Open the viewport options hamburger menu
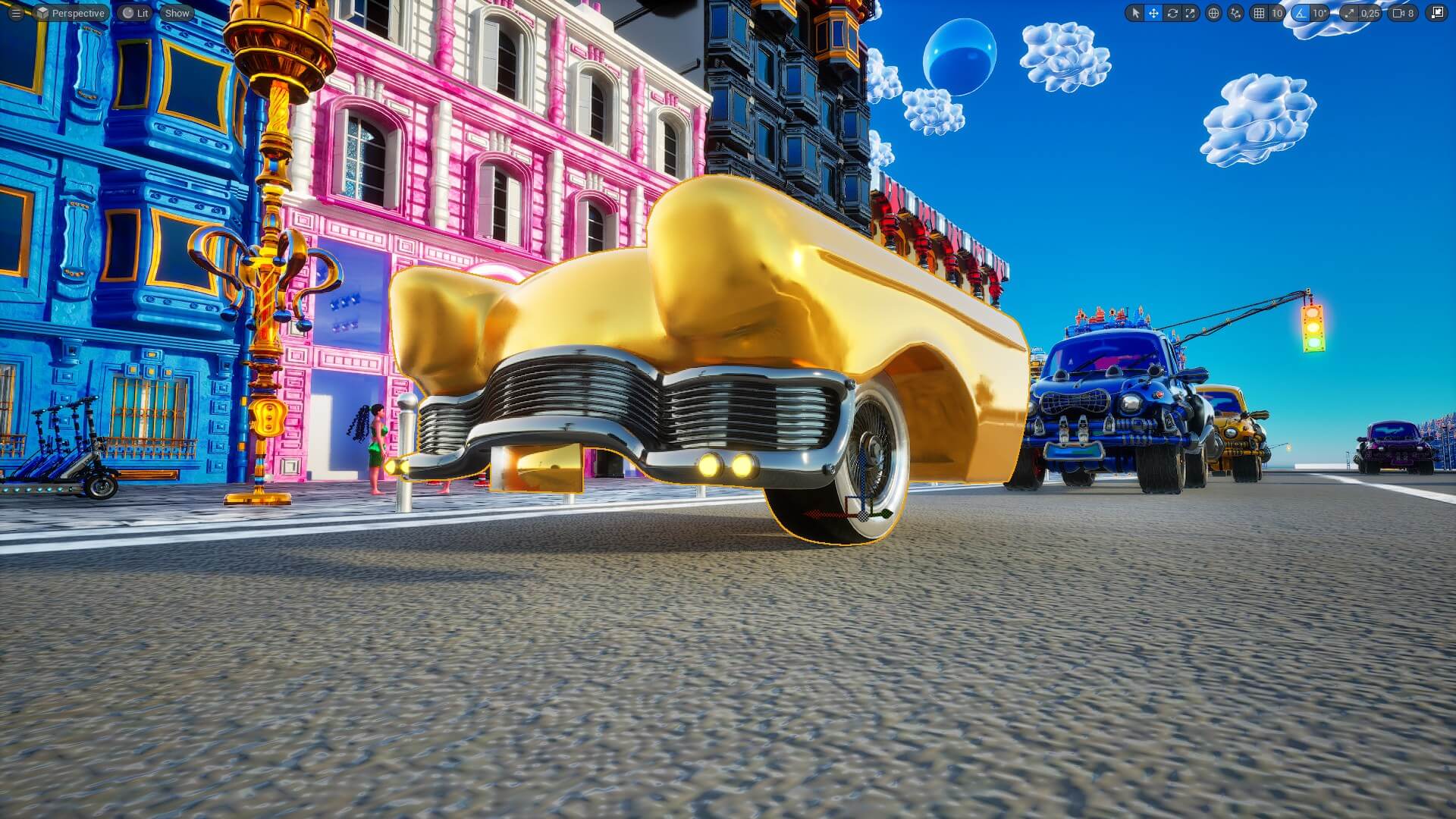This screenshot has width=1456, height=819. pyautogui.click(x=15, y=13)
